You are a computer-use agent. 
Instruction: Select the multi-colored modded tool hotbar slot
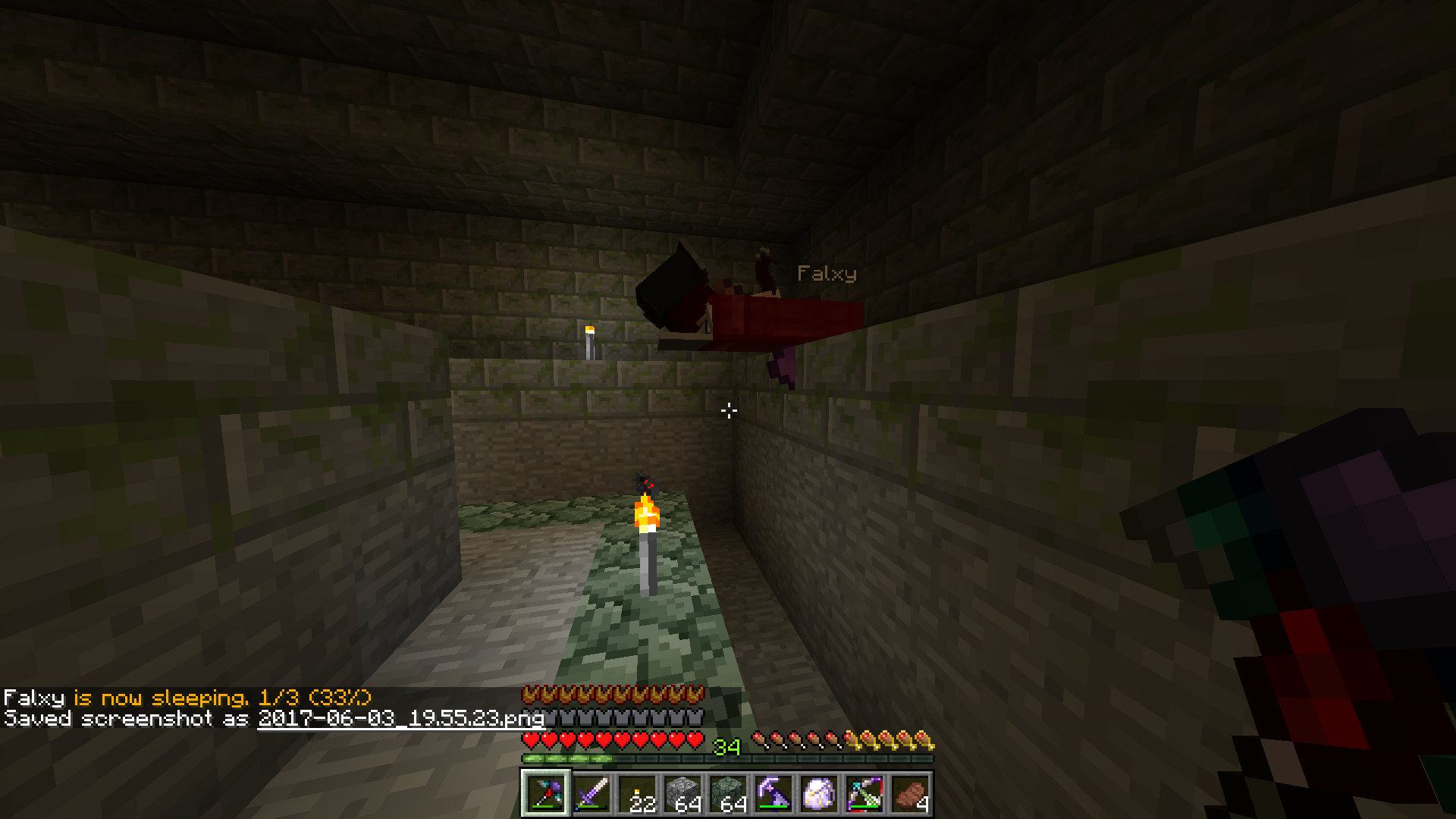click(545, 794)
